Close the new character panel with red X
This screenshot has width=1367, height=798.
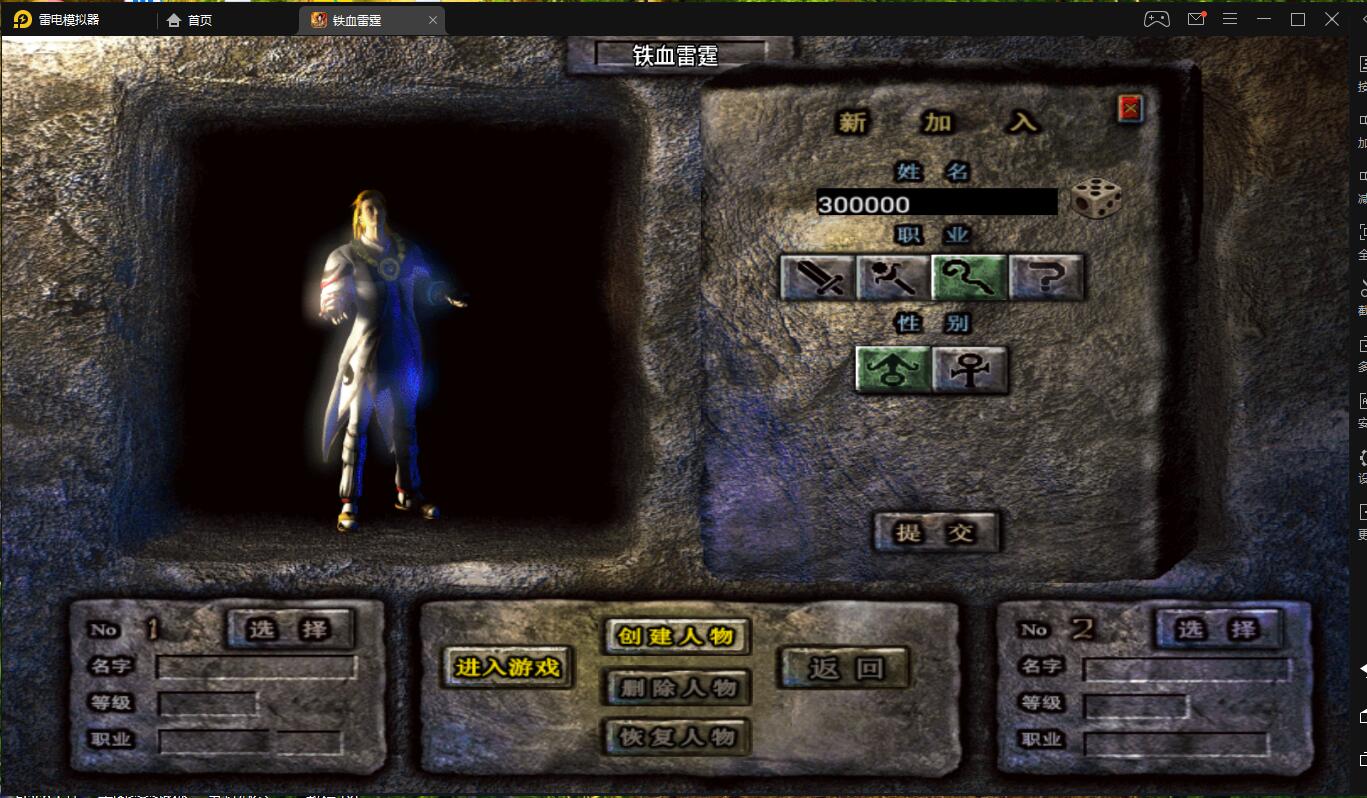pos(1130,109)
